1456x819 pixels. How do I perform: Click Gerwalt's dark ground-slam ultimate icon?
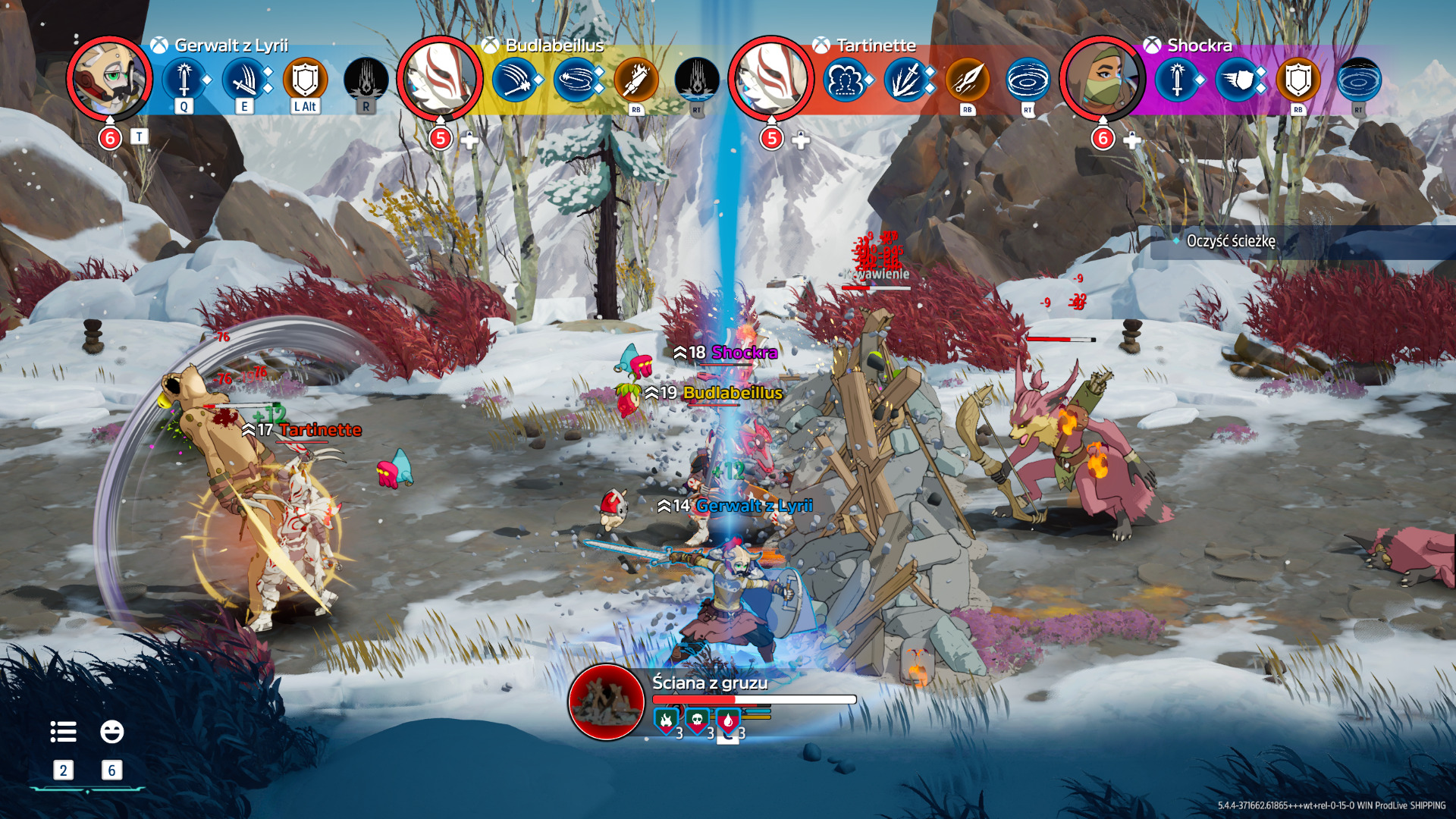pyautogui.click(x=366, y=79)
